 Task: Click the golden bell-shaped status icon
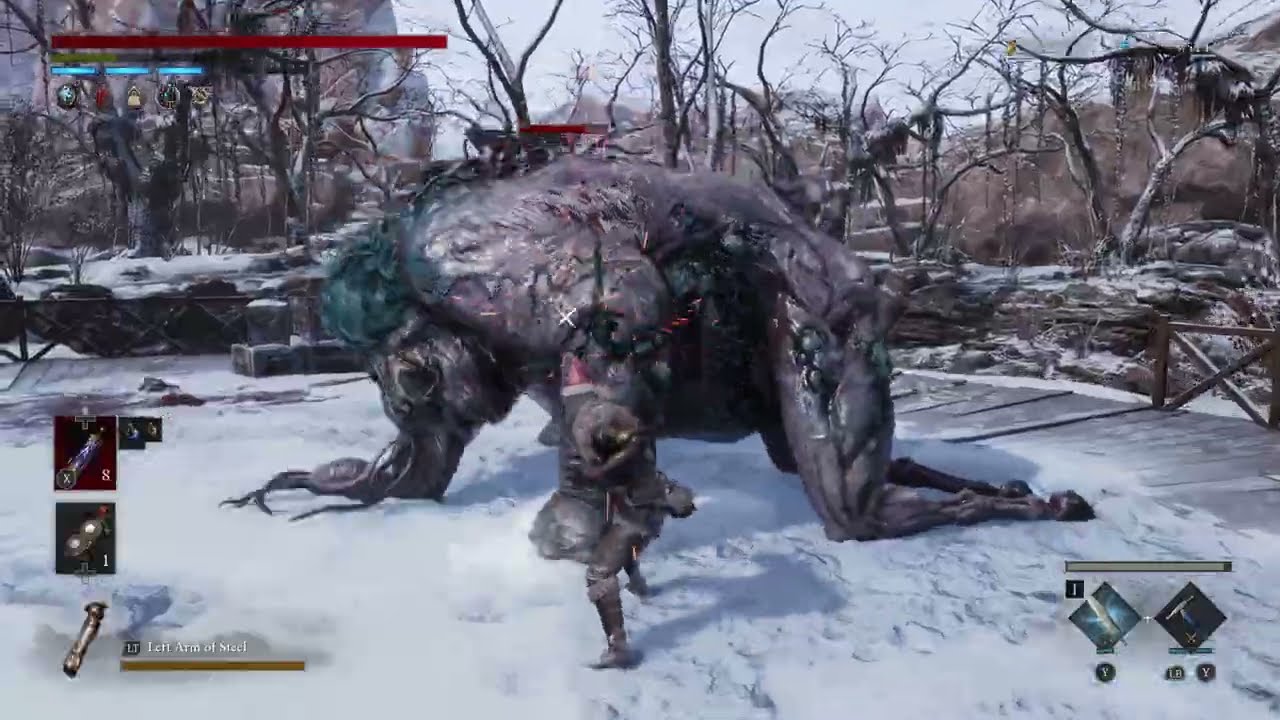pyautogui.click(x=133, y=97)
